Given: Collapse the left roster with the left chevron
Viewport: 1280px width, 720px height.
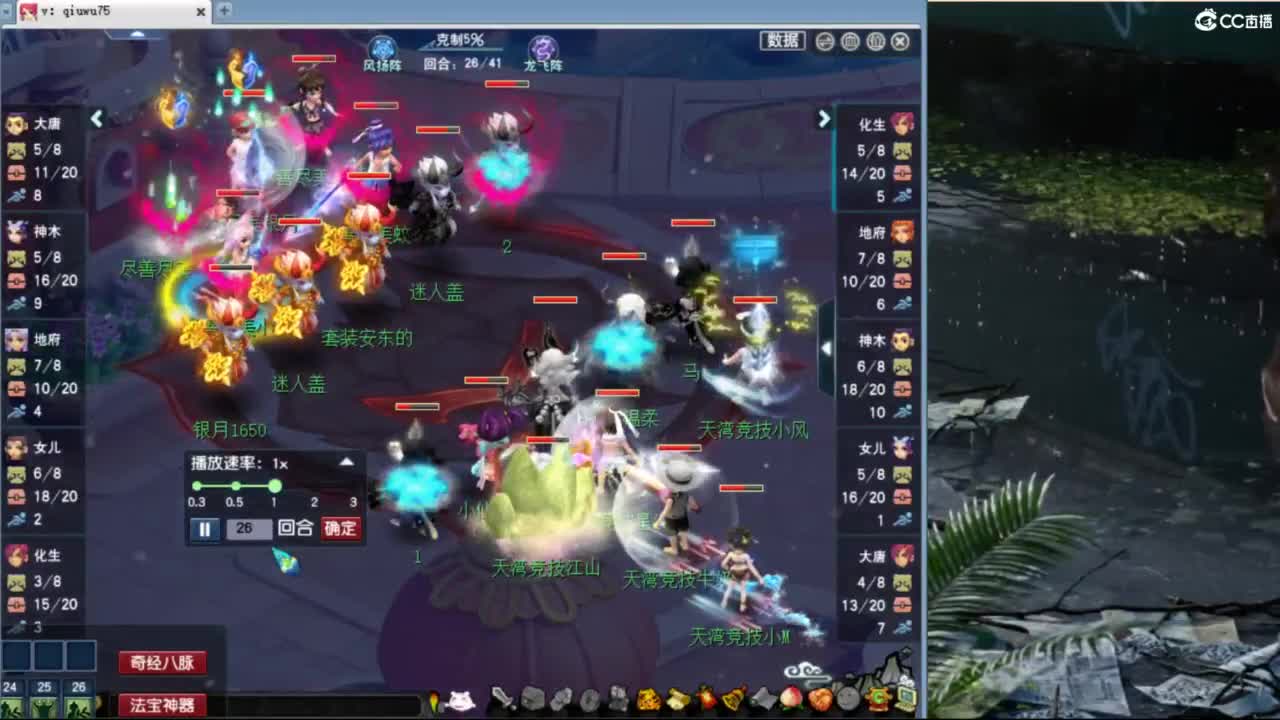Looking at the screenshot, I should (x=96, y=118).
